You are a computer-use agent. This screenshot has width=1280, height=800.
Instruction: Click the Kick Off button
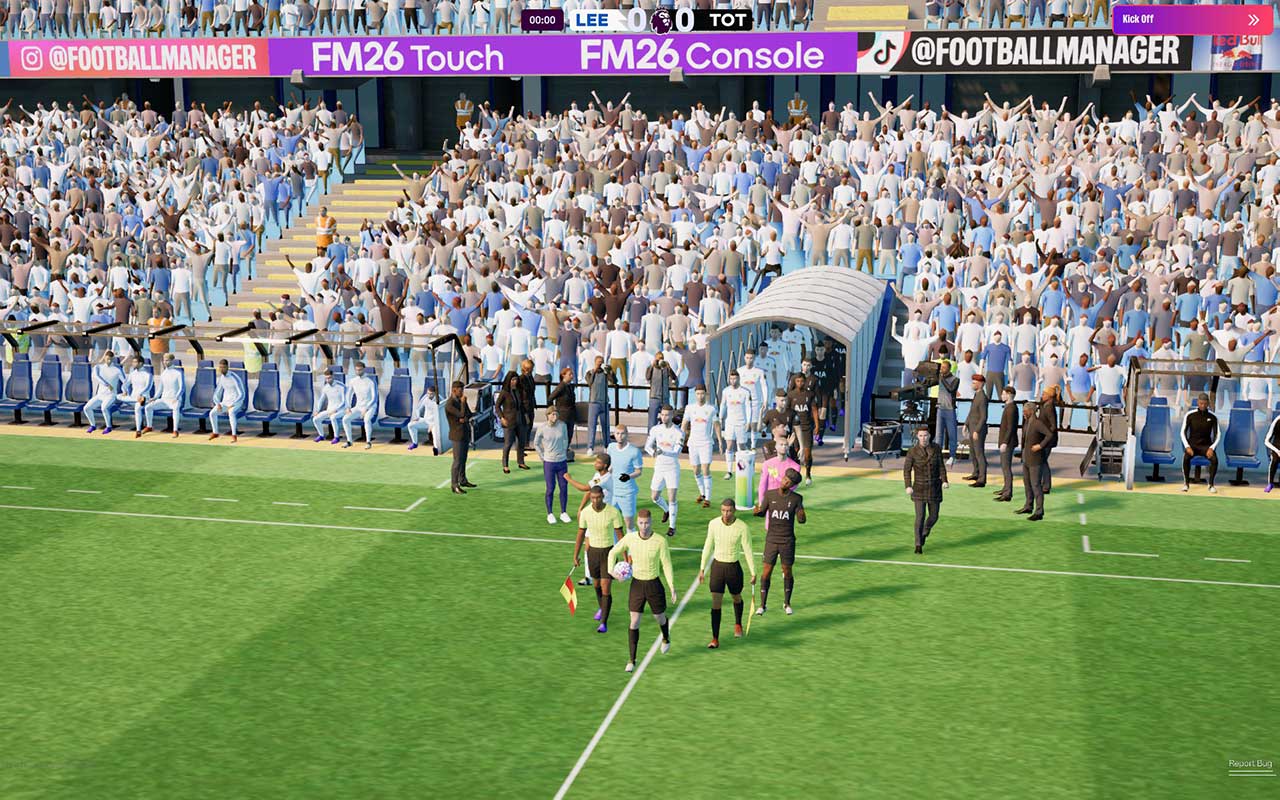click(x=1191, y=19)
